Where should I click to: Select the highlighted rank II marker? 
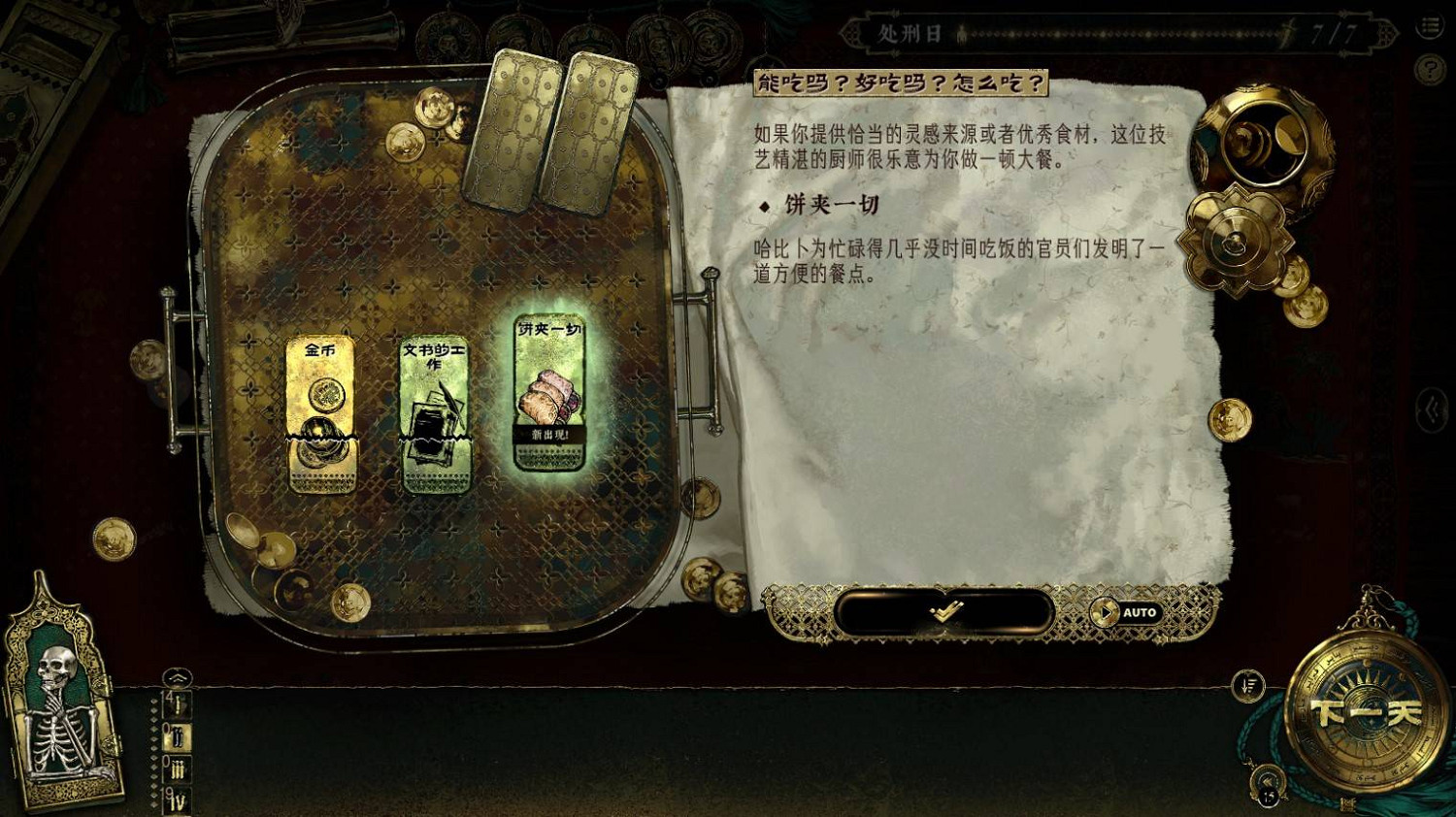177,735
